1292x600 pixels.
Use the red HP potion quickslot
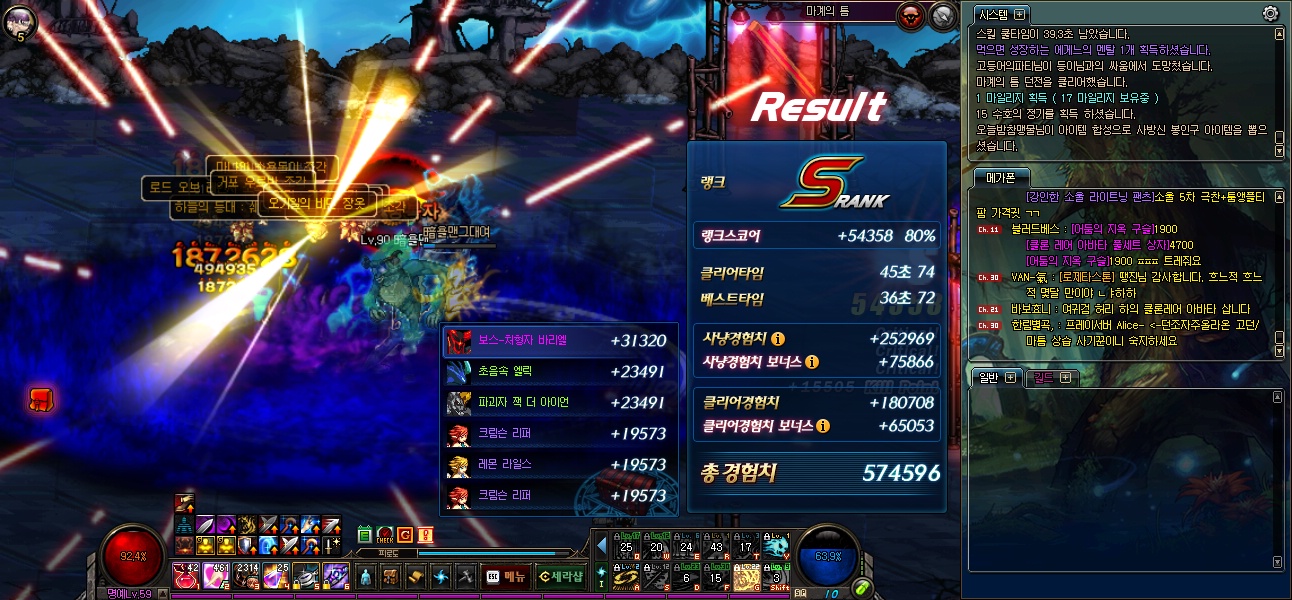click(x=186, y=575)
